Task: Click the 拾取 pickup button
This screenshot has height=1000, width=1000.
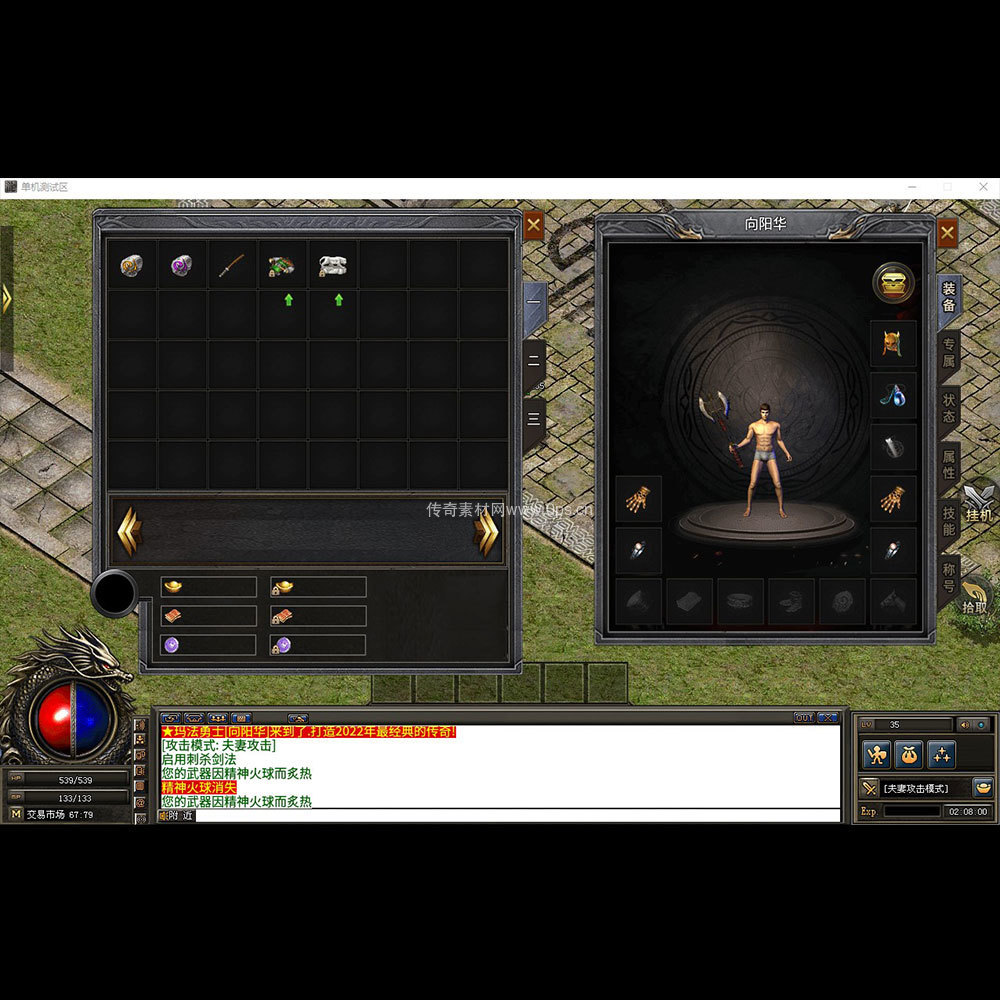Action: tap(975, 596)
